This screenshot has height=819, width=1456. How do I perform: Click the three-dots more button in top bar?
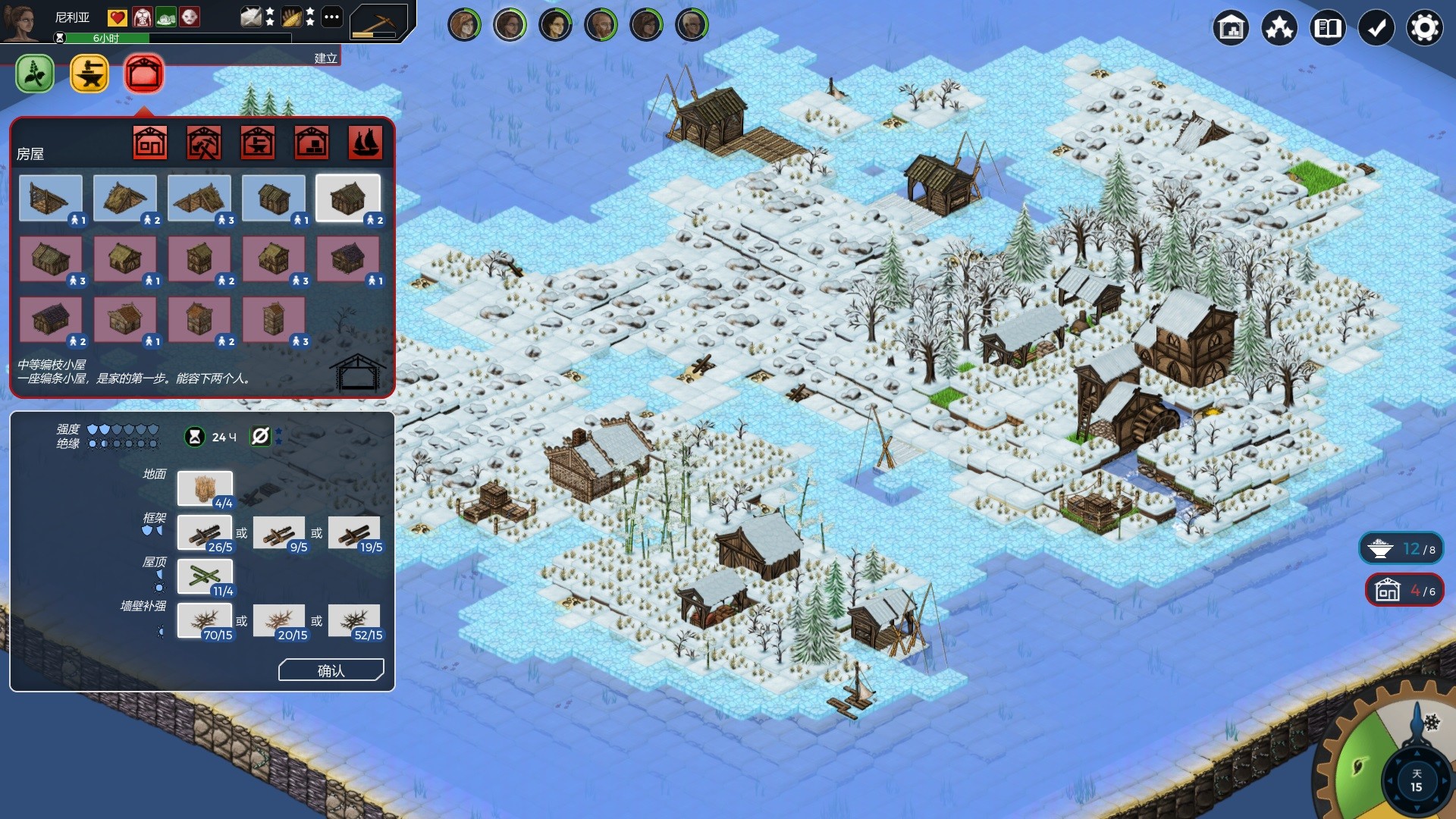click(x=331, y=17)
